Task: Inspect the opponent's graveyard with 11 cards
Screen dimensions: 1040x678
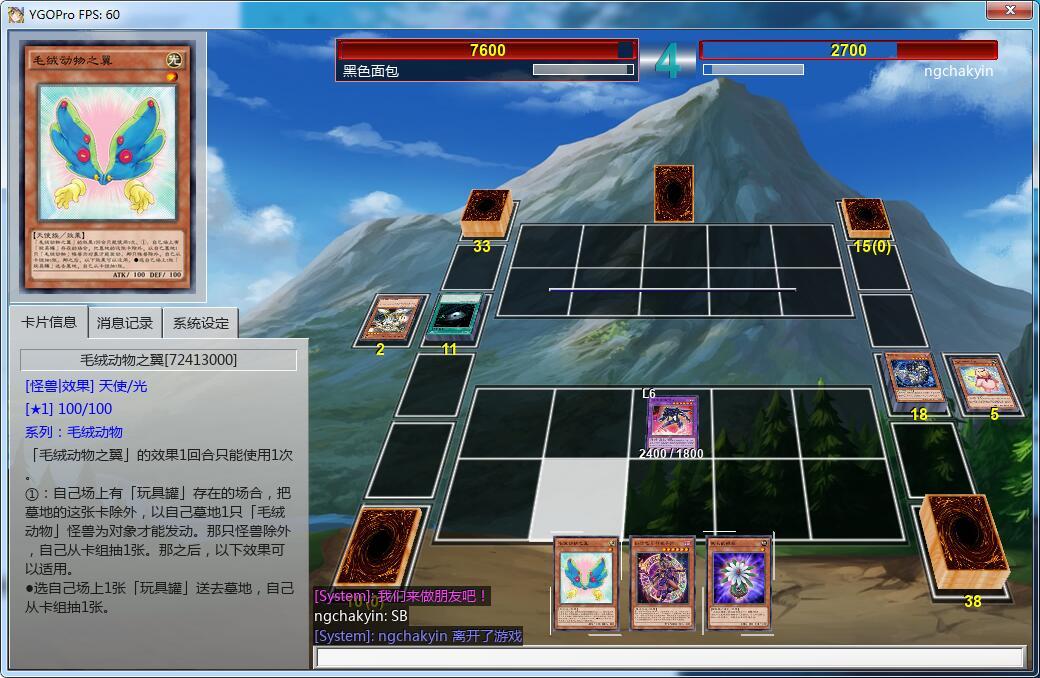Action: pyautogui.click(x=456, y=316)
